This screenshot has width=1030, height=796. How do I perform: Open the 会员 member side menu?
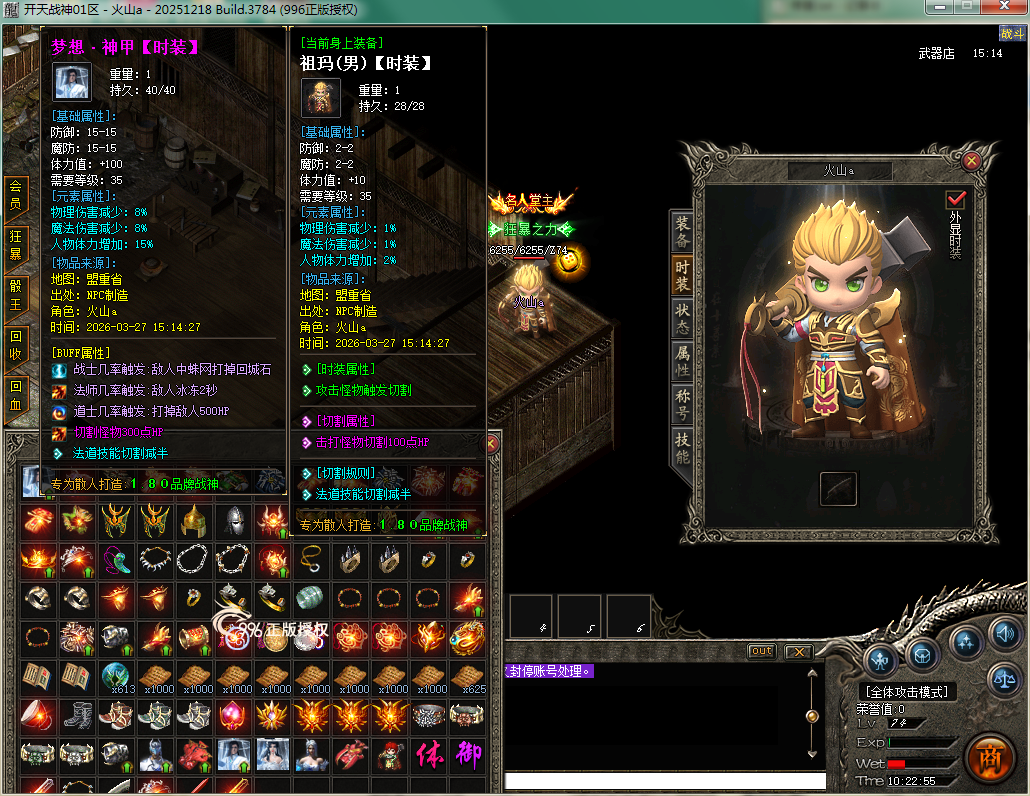pos(15,193)
